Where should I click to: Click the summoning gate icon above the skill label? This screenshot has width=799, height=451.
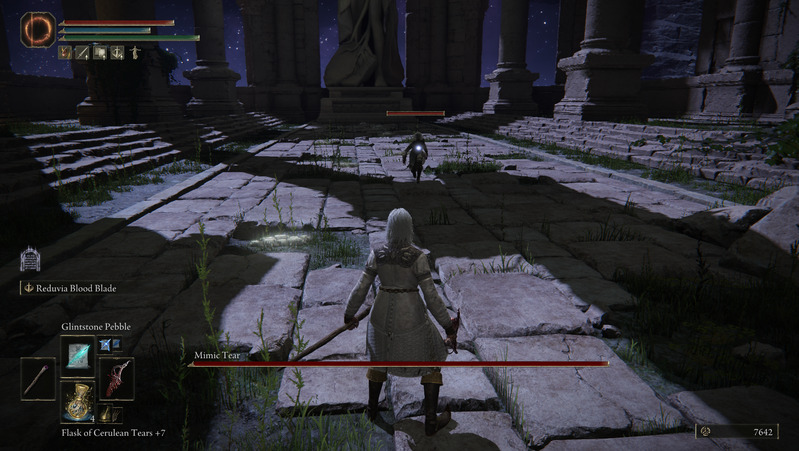(30, 260)
